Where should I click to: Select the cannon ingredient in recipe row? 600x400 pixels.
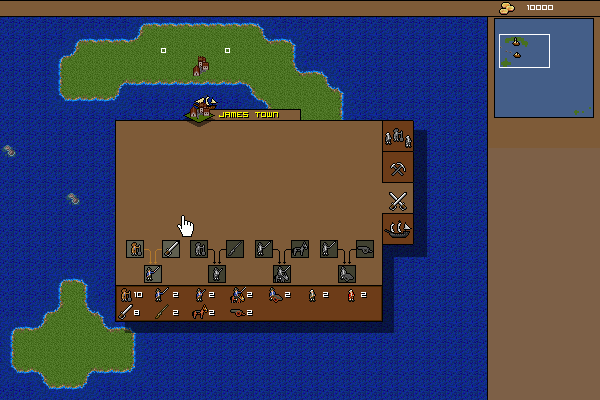(365, 248)
